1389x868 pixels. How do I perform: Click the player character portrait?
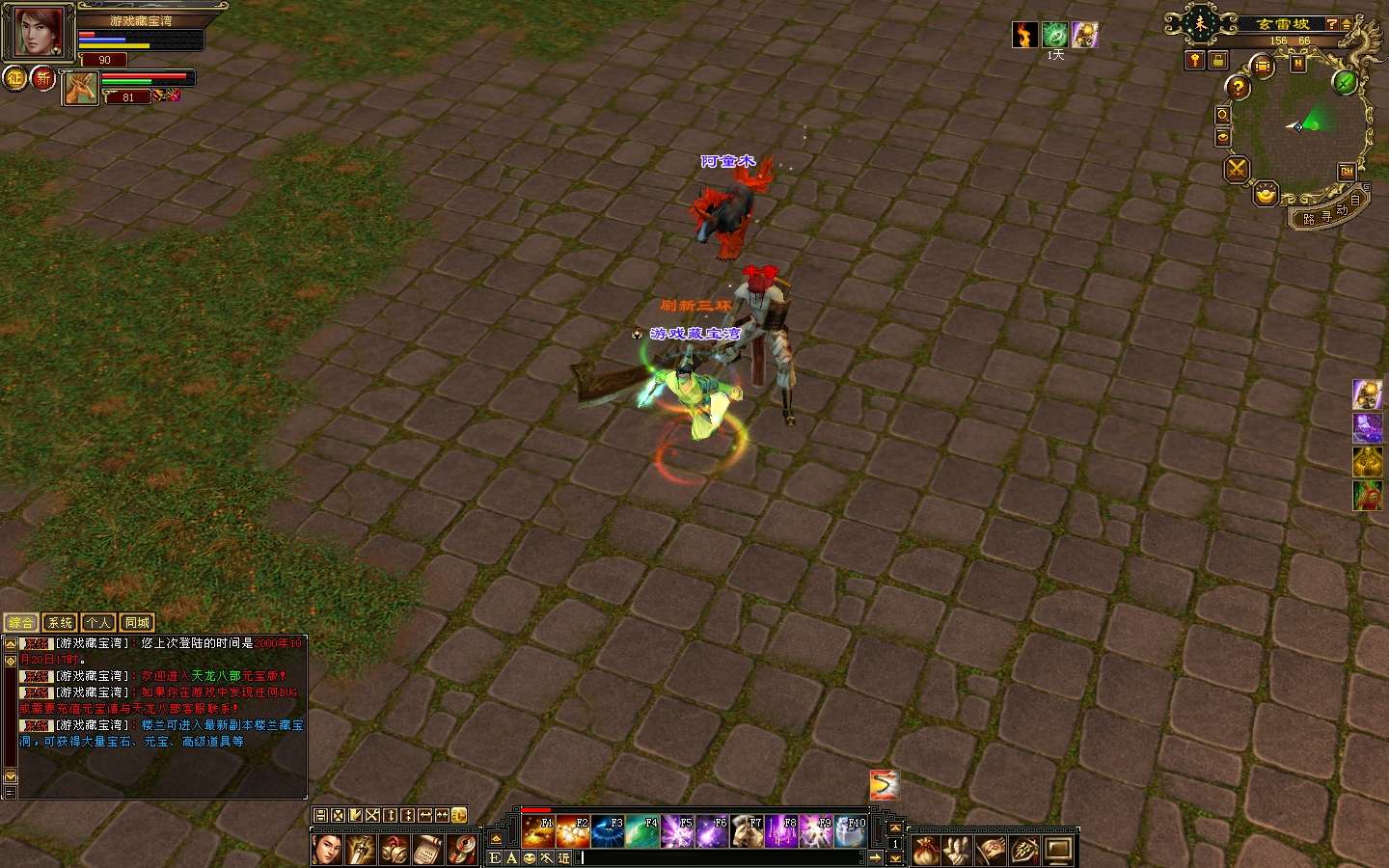pyautogui.click(x=38, y=32)
